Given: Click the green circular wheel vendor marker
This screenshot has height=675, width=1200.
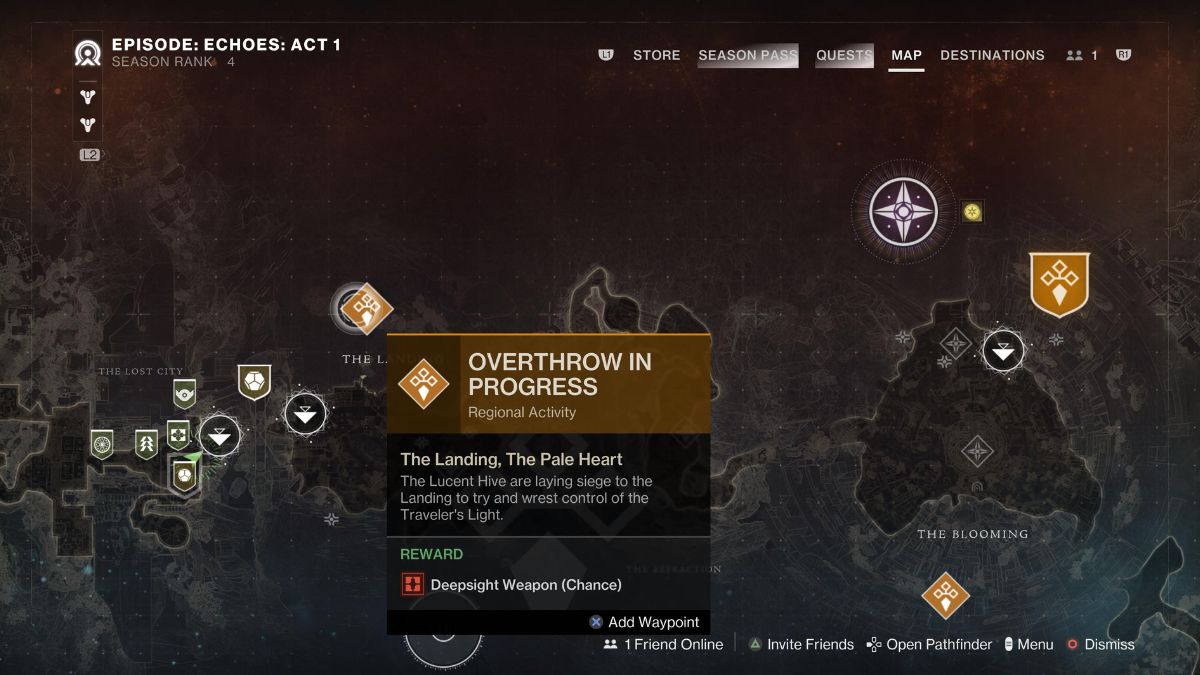Looking at the screenshot, I should tap(101, 443).
